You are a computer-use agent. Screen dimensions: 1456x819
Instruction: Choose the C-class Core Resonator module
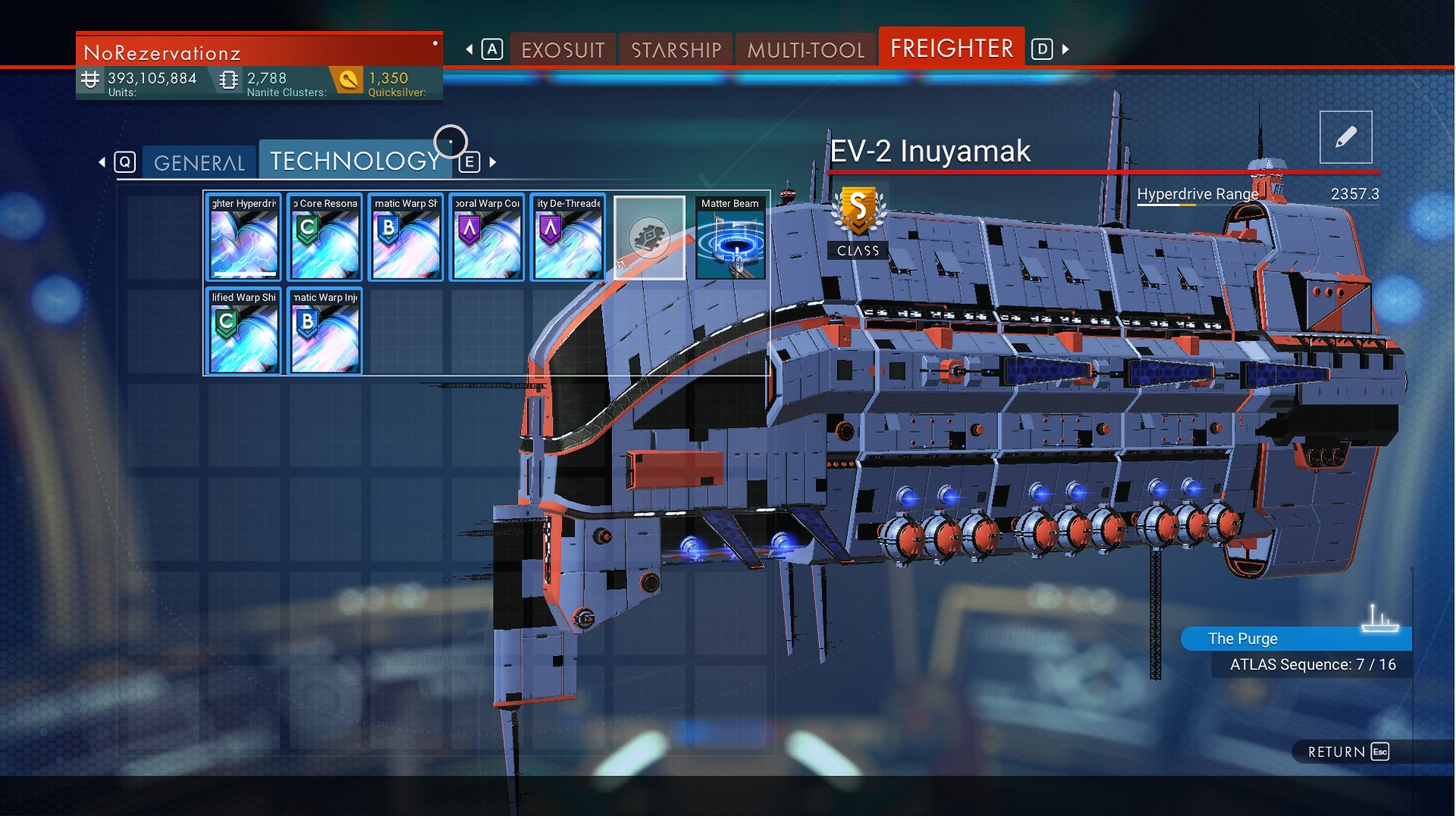(x=325, y=237)
